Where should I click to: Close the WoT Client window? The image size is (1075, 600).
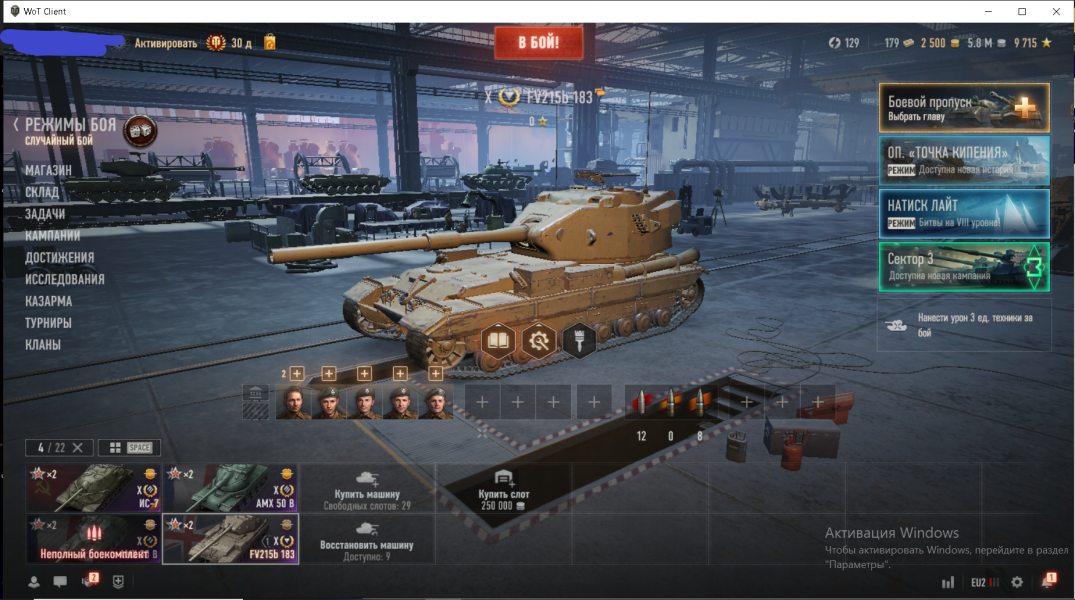1052,11
